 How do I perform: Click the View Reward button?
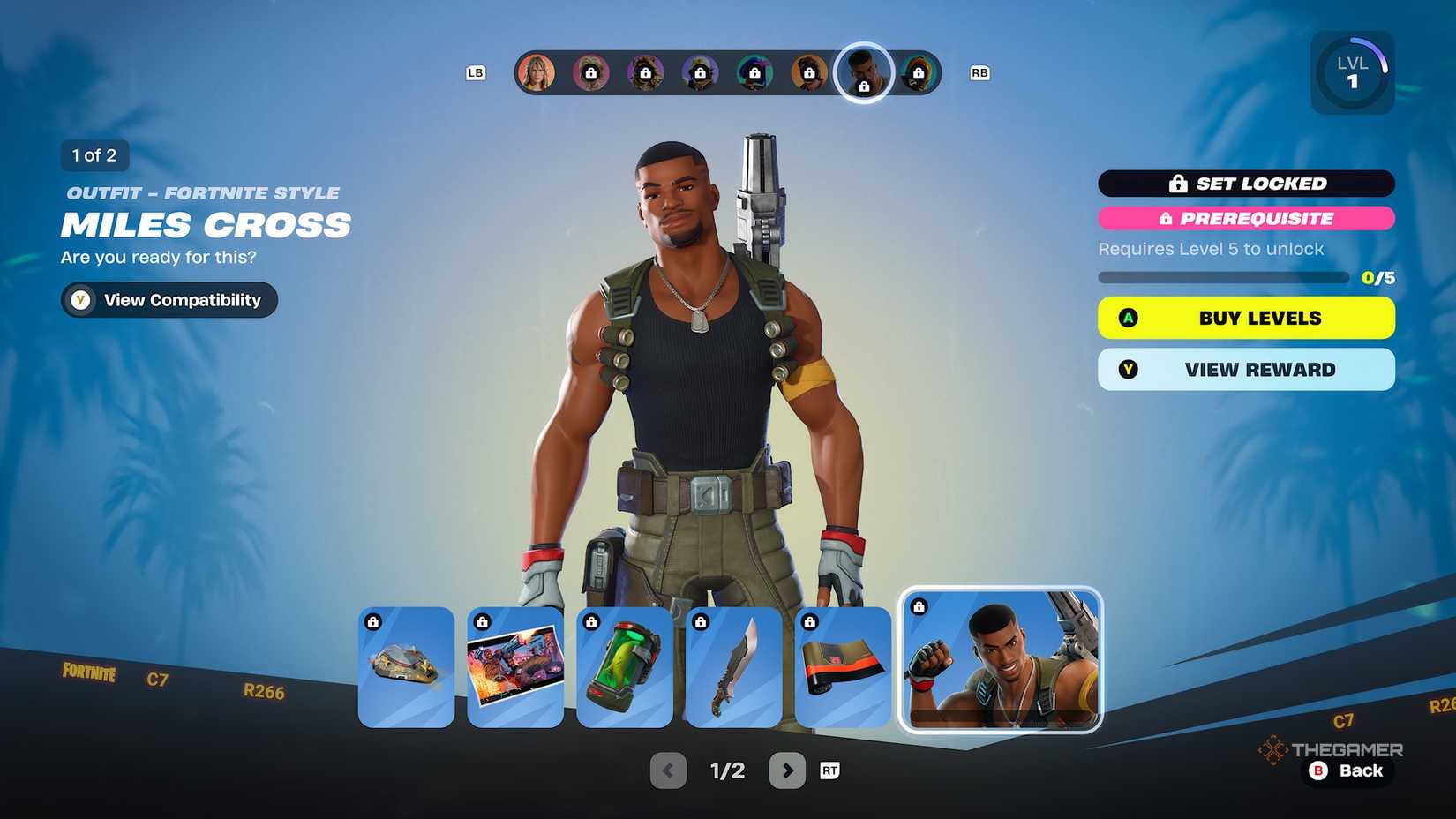pos(1245,369)
